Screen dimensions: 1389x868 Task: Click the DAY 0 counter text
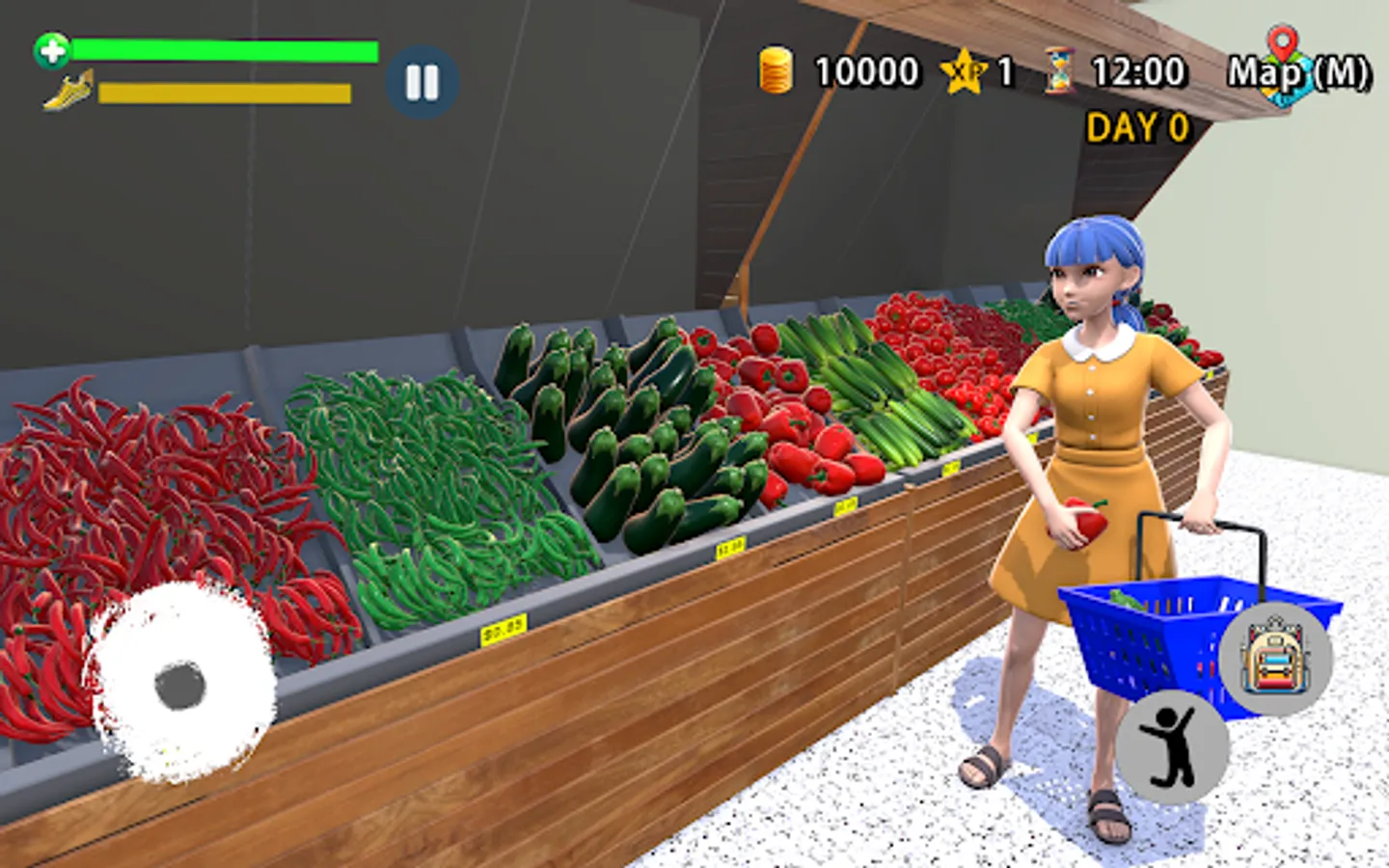click(x=1137, y=127)
